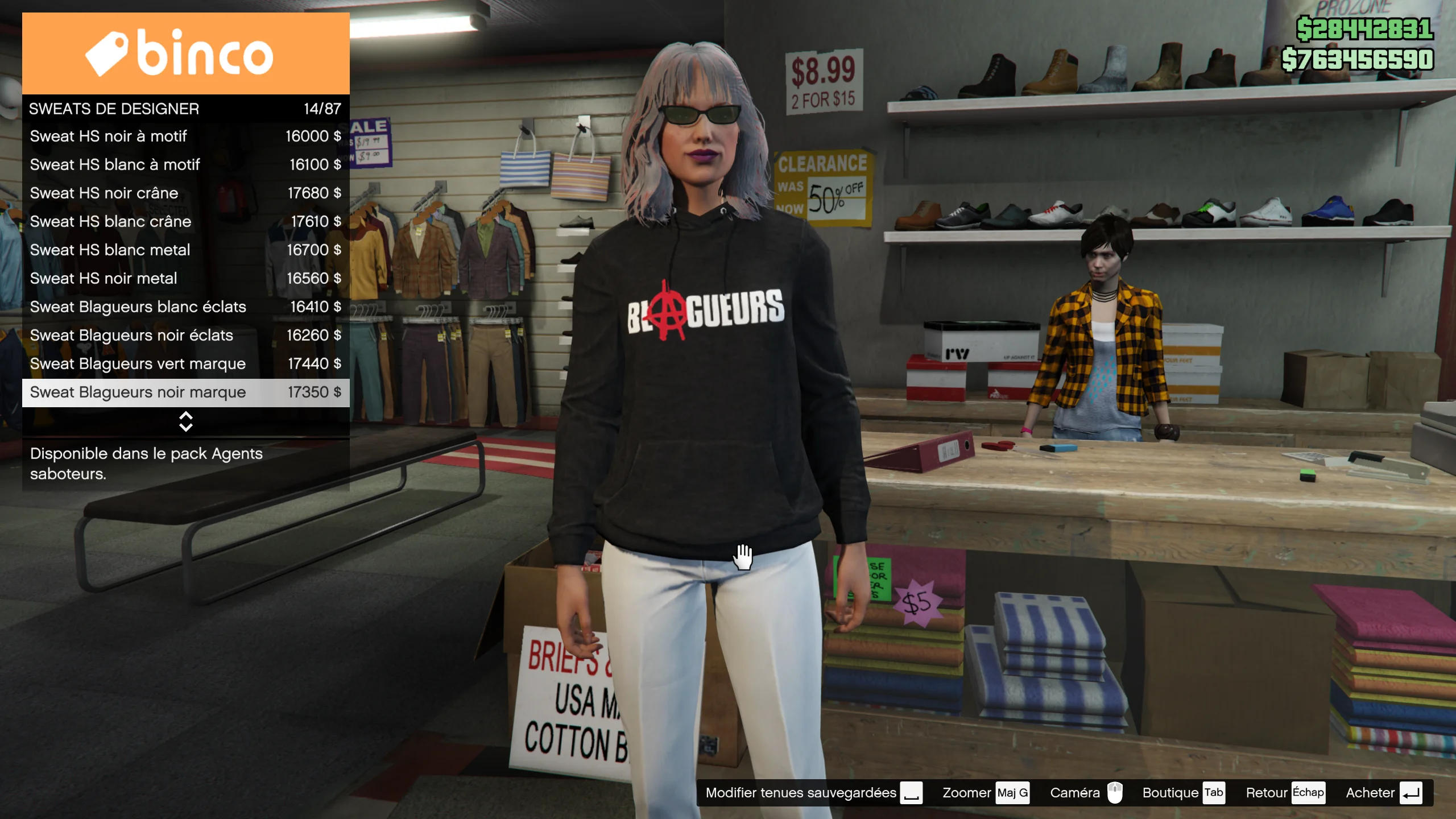This screenshot has height=819, width=1456.
Task: Select Sweat Blagueurs vert marque
Action: (185, 364)
